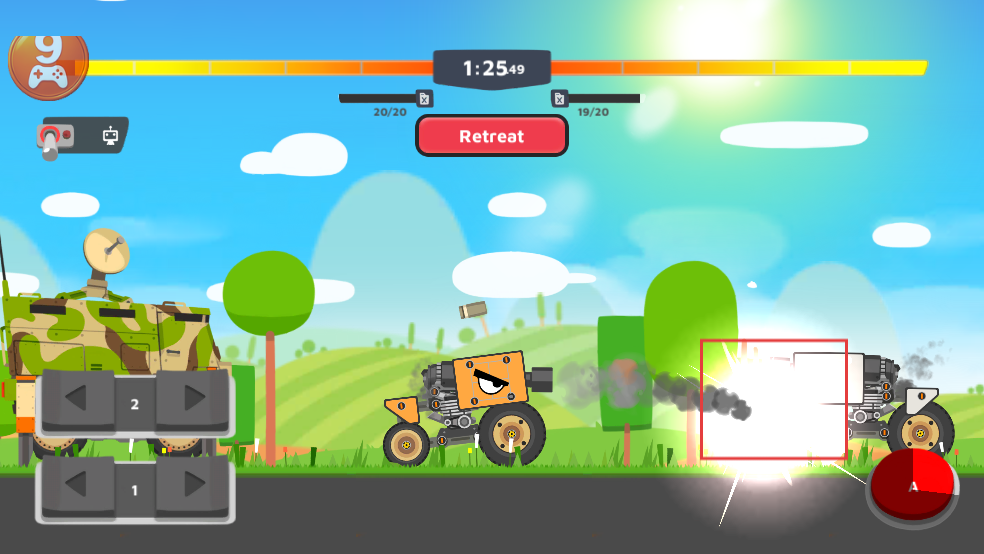Retreat from the battle
The width and height of the screenshot is (984, 554).
(492, 136)
